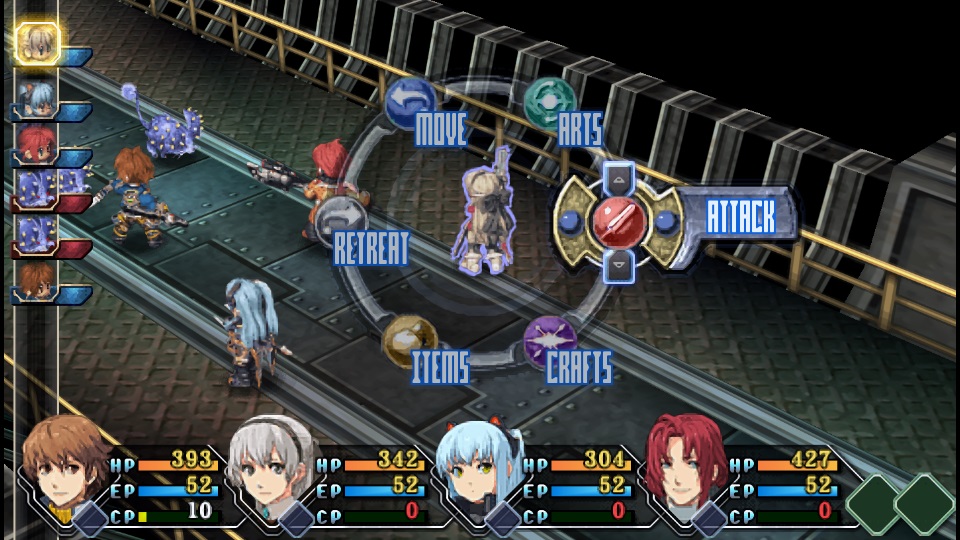Click the down arrow below the attack orb
This screenshot has height=540, width=960.
pyautogui.click(x=619, y=264)
